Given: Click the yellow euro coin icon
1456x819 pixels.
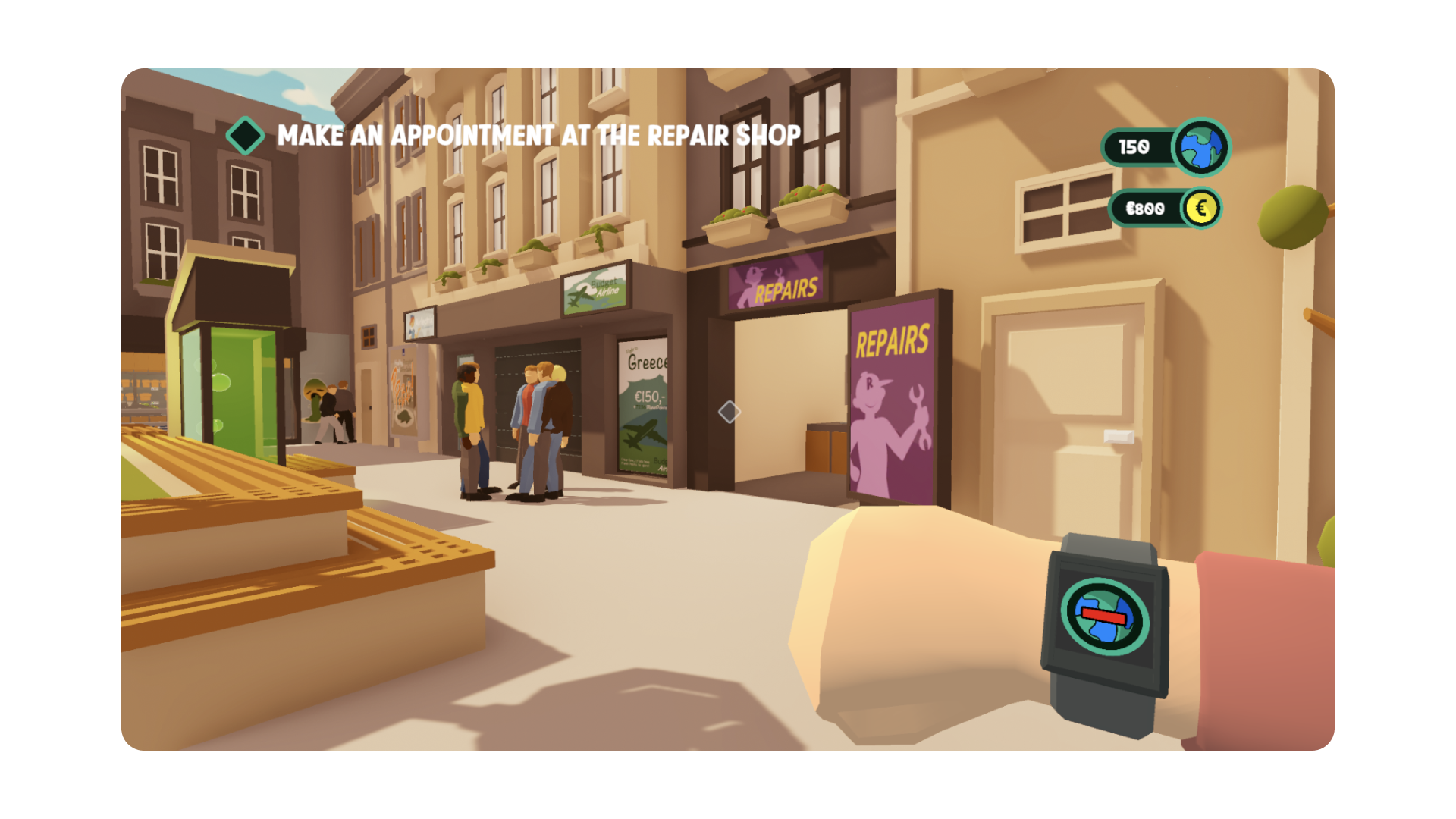Looking at the screenshot, I should pos(1201,209).
